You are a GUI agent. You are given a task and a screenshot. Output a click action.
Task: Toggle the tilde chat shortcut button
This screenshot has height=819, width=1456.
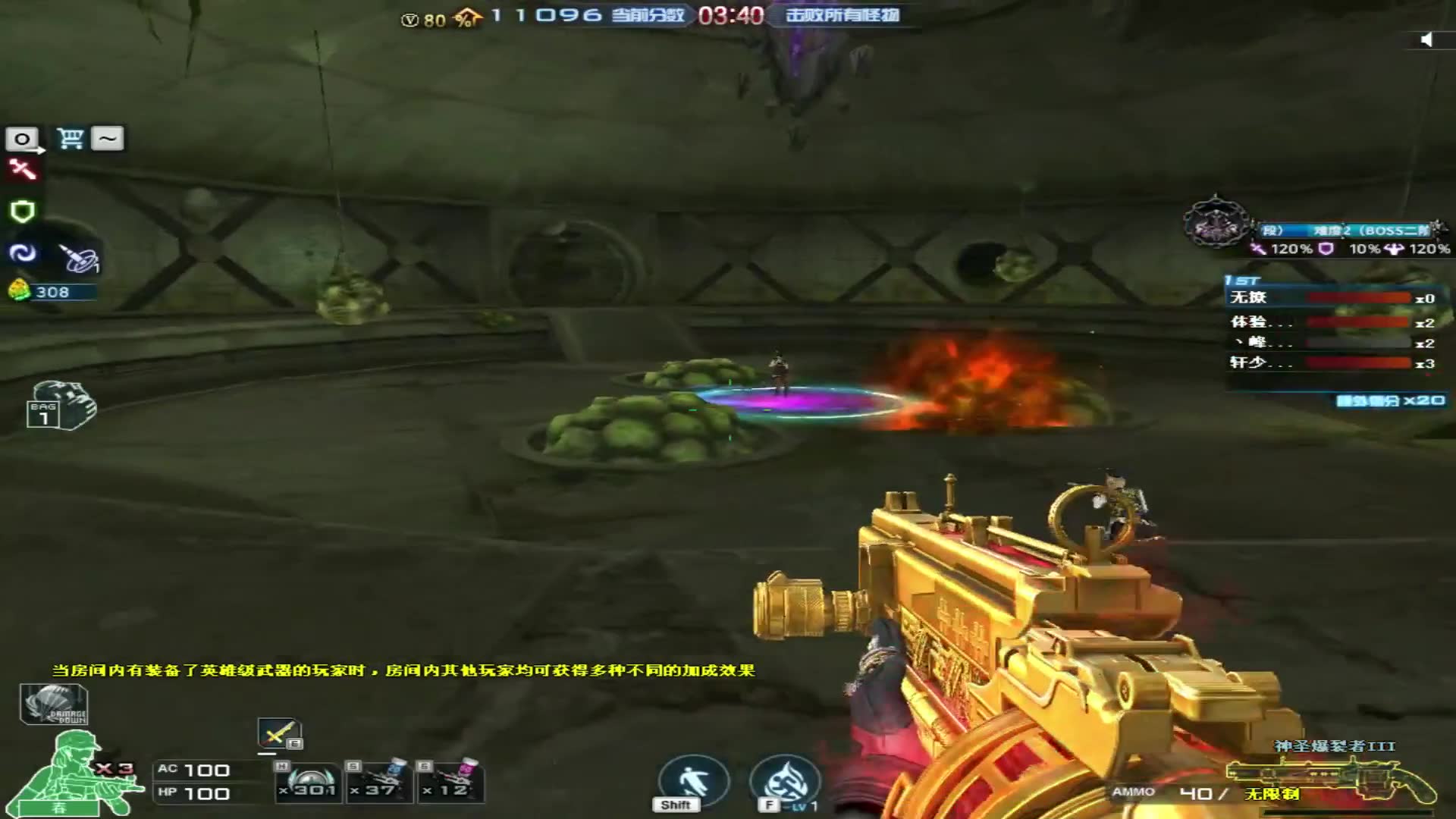click(106, 139)
